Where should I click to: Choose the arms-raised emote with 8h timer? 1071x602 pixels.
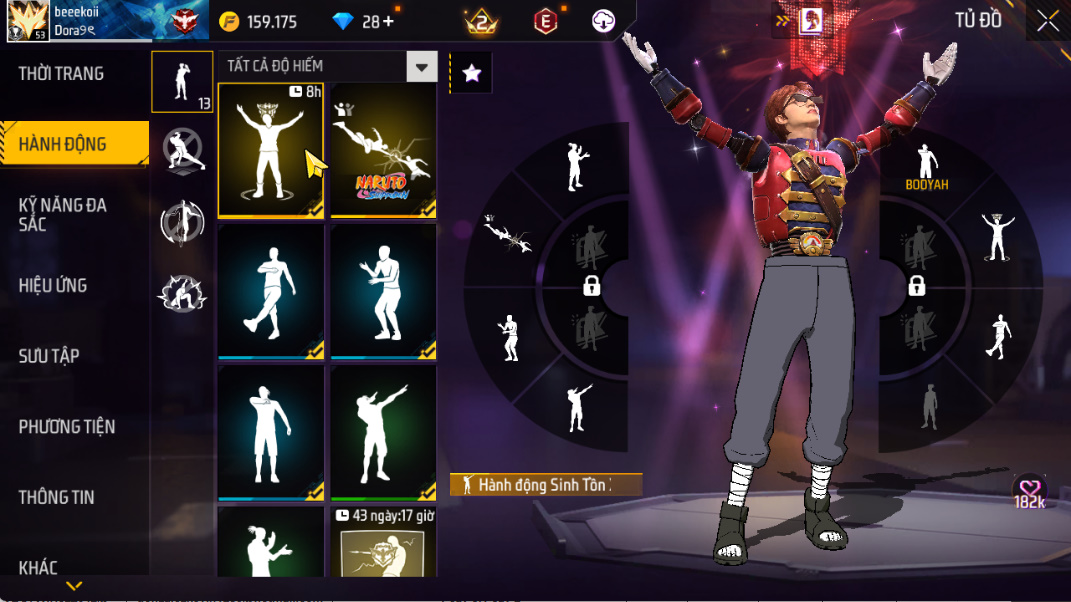(270, 150)
